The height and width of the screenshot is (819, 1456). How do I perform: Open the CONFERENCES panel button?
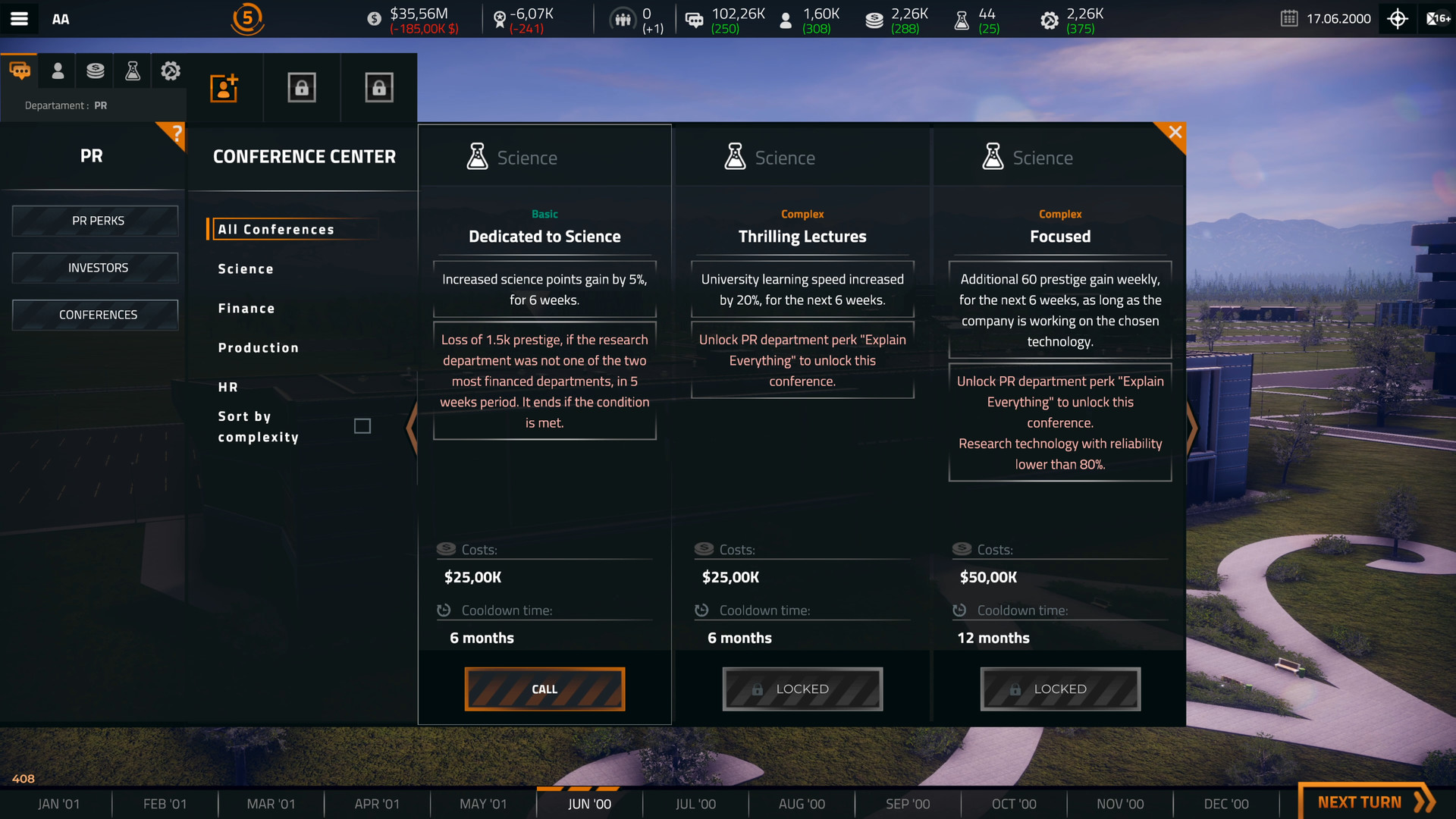(x=94, y=314)
